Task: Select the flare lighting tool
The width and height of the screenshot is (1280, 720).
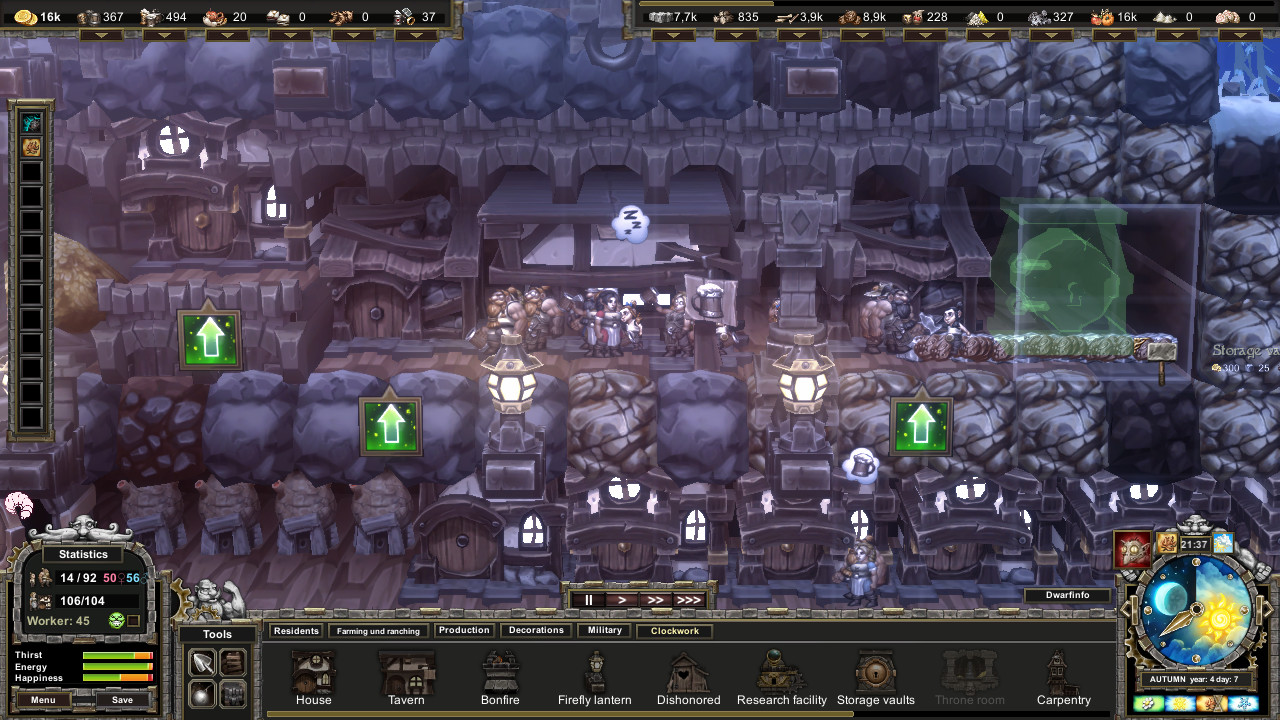Action: pyautogui.click(x=202, y=692)
